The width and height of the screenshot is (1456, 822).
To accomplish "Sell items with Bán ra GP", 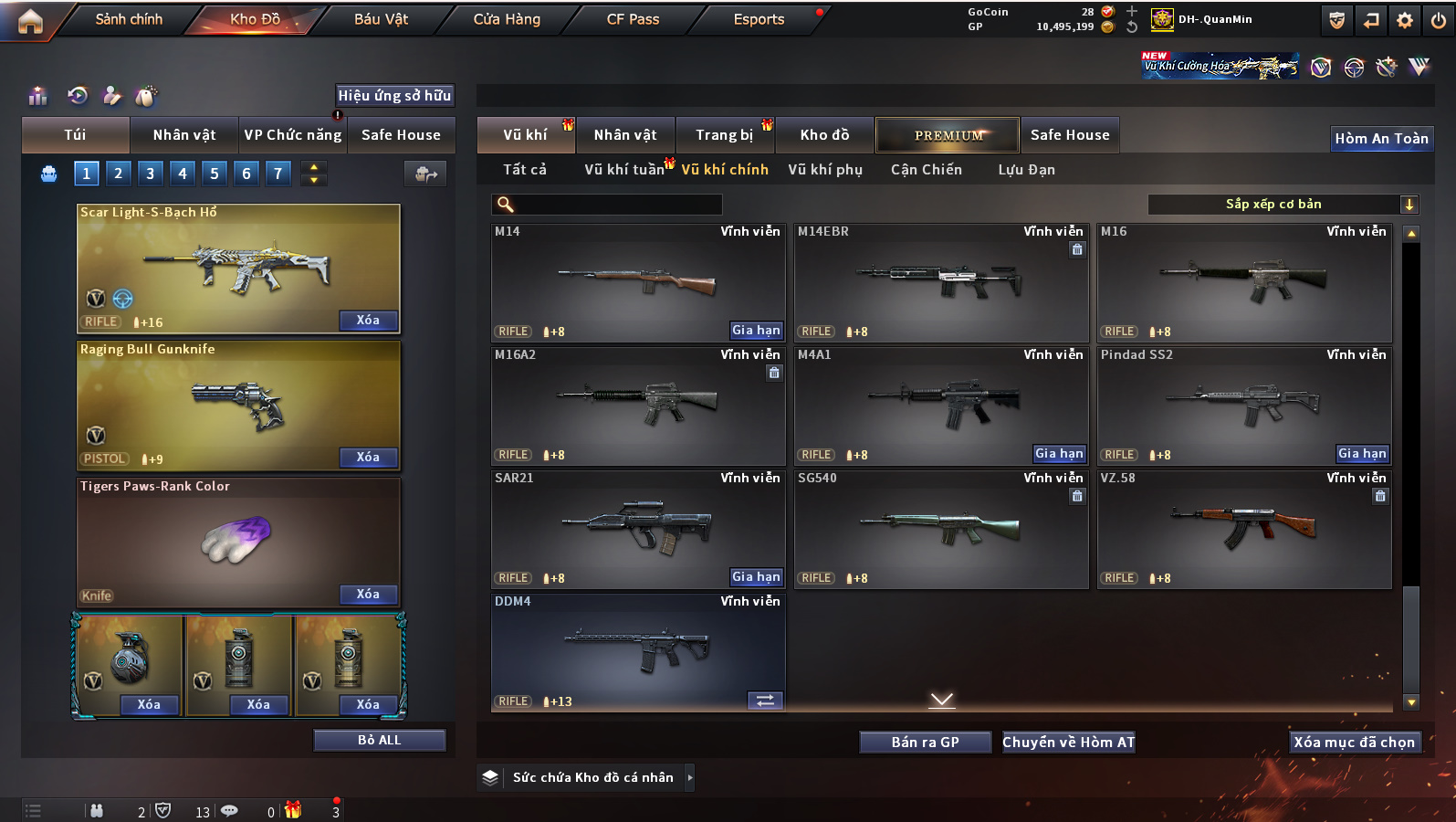I will pyautogui.click(x=925, y=743).
